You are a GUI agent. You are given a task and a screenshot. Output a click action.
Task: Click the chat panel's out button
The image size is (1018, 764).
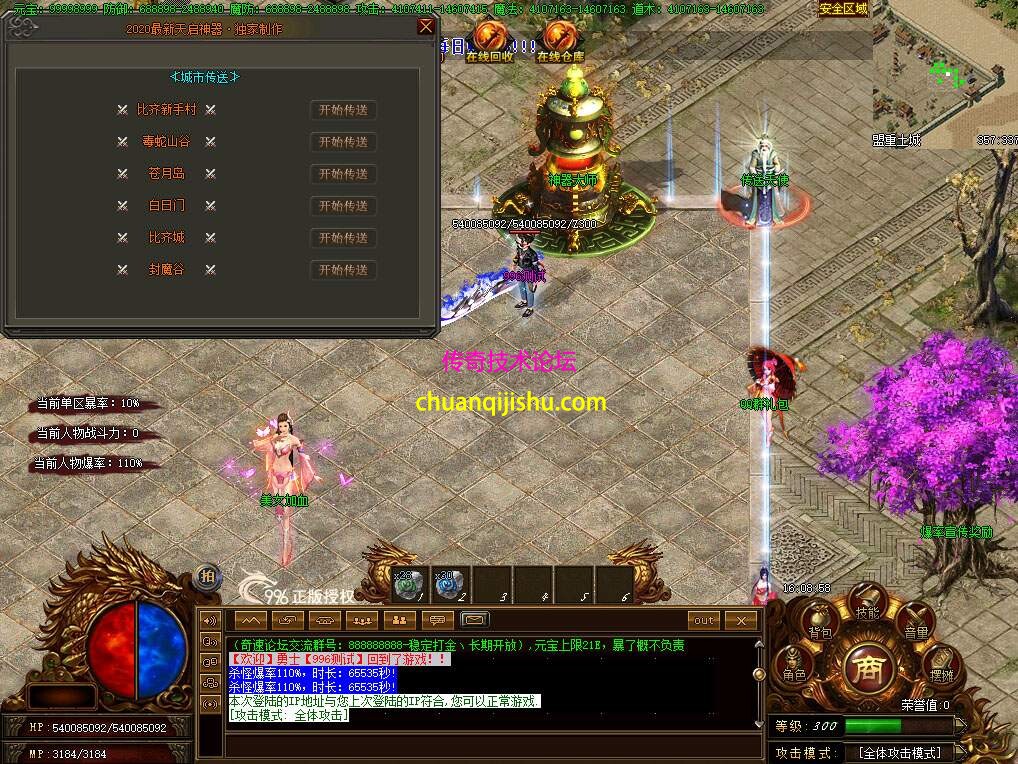(x=704, y=620)
